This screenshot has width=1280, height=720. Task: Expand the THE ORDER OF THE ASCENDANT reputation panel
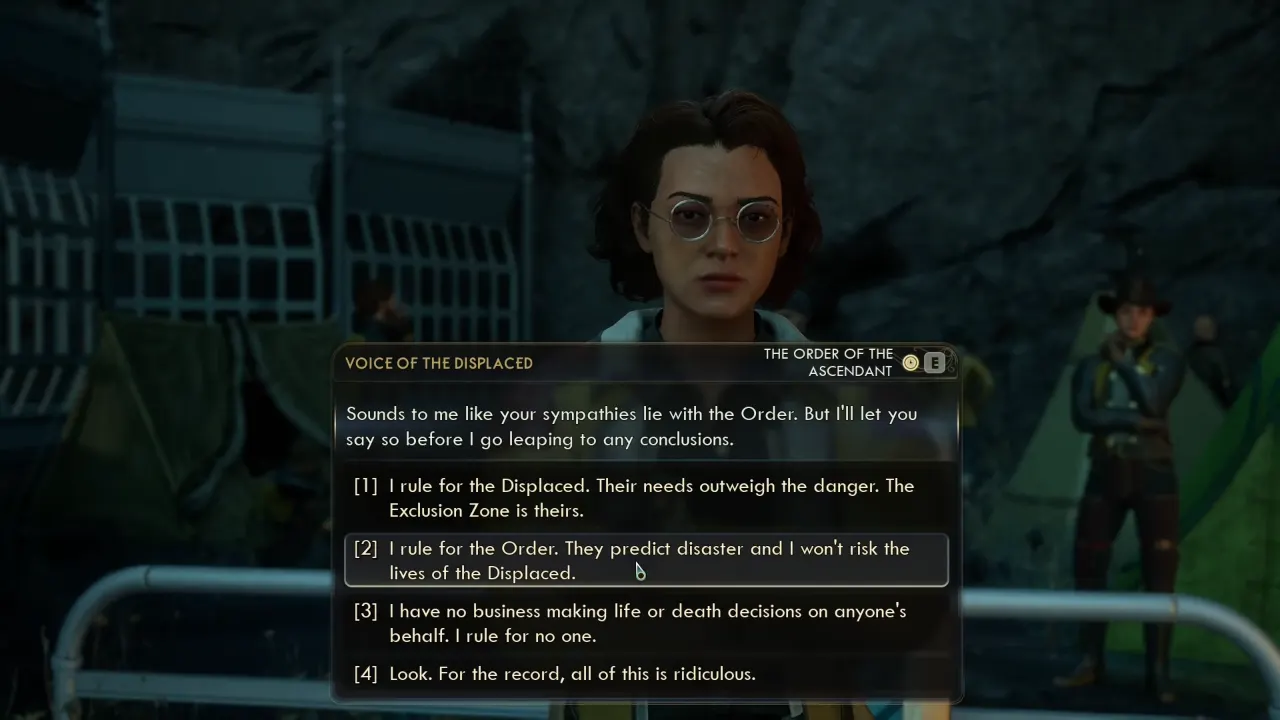(828, 362)
